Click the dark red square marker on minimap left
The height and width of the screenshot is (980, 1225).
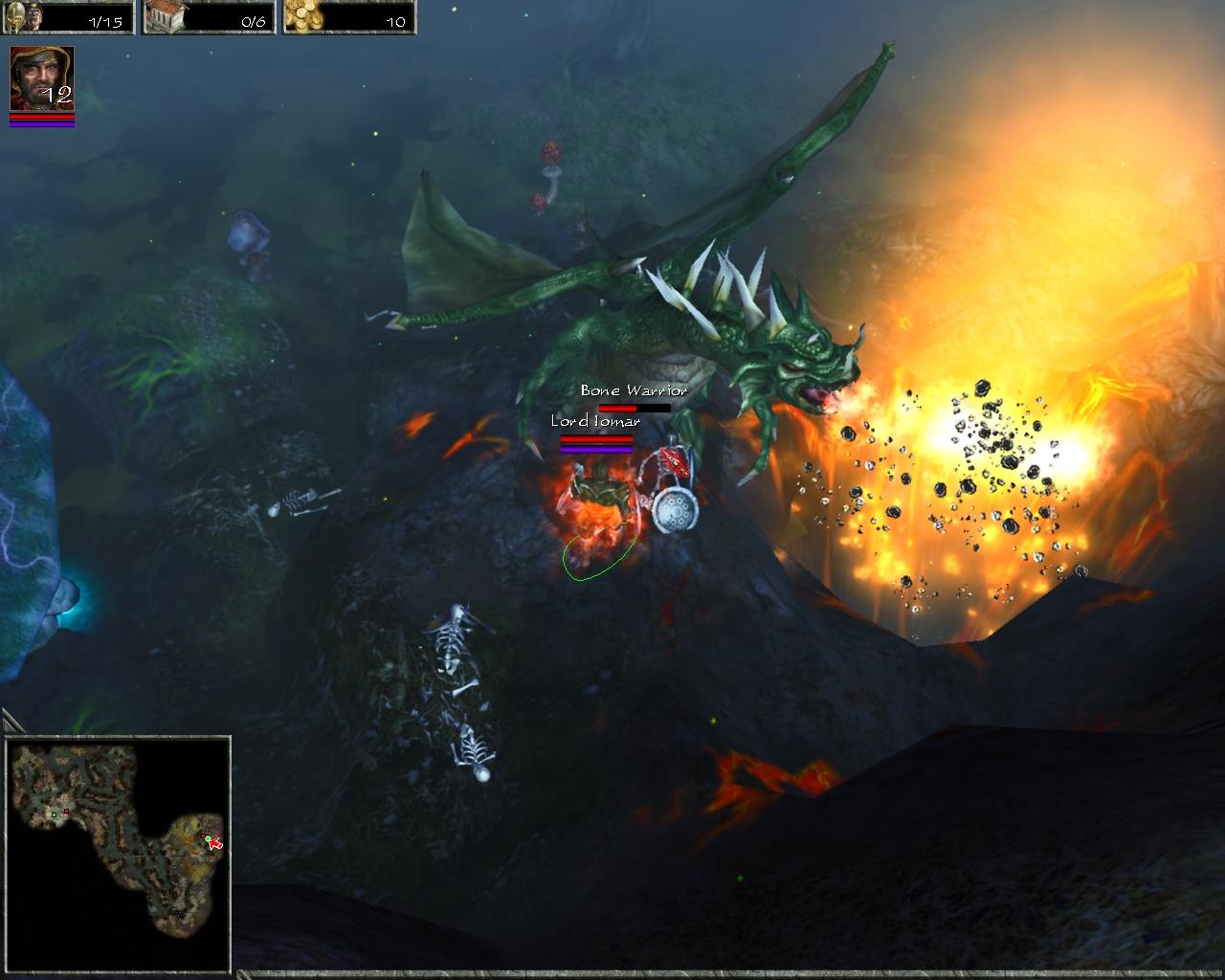click(x=66, y=811)
